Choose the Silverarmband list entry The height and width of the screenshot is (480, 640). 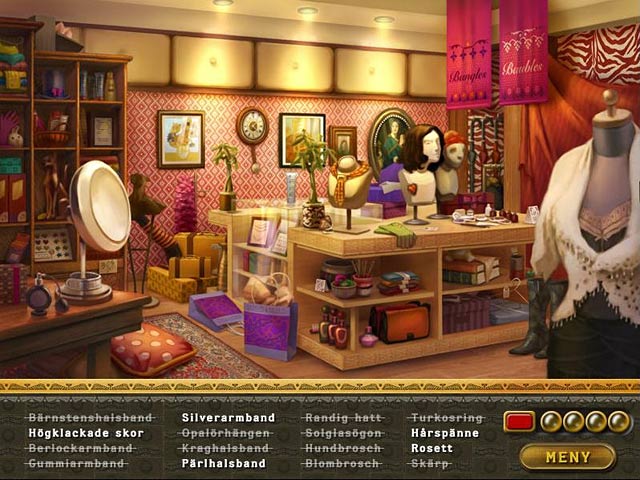[228, 418]
